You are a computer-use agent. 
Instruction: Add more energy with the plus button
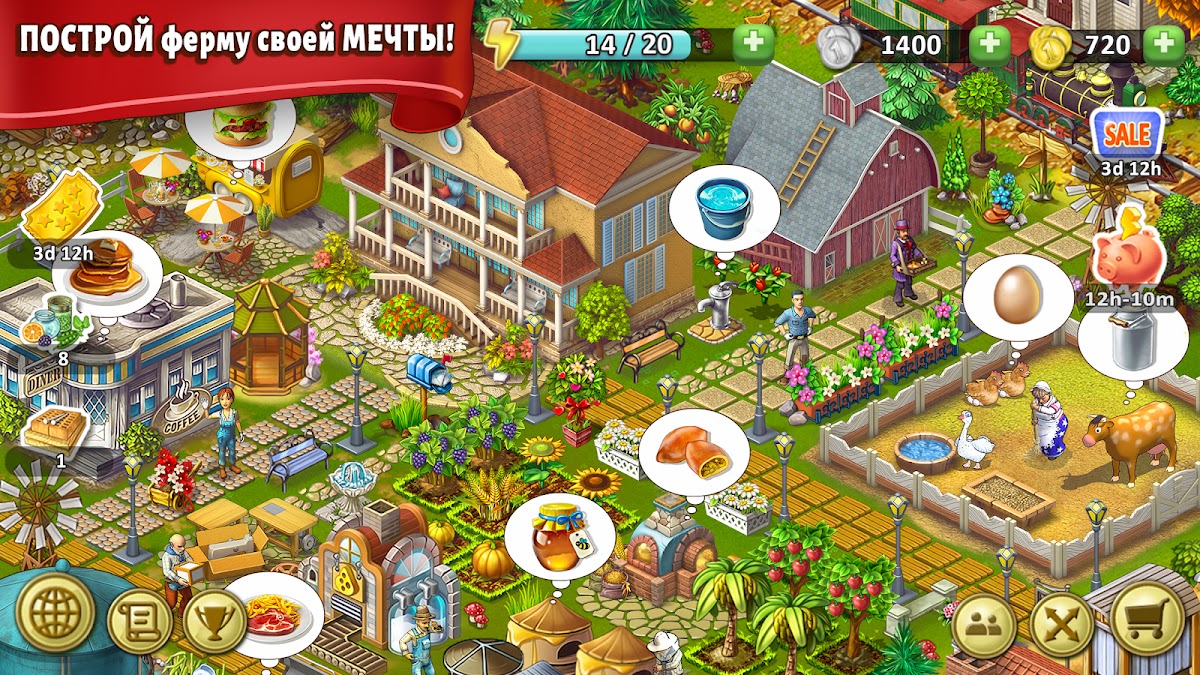[753, 44]
